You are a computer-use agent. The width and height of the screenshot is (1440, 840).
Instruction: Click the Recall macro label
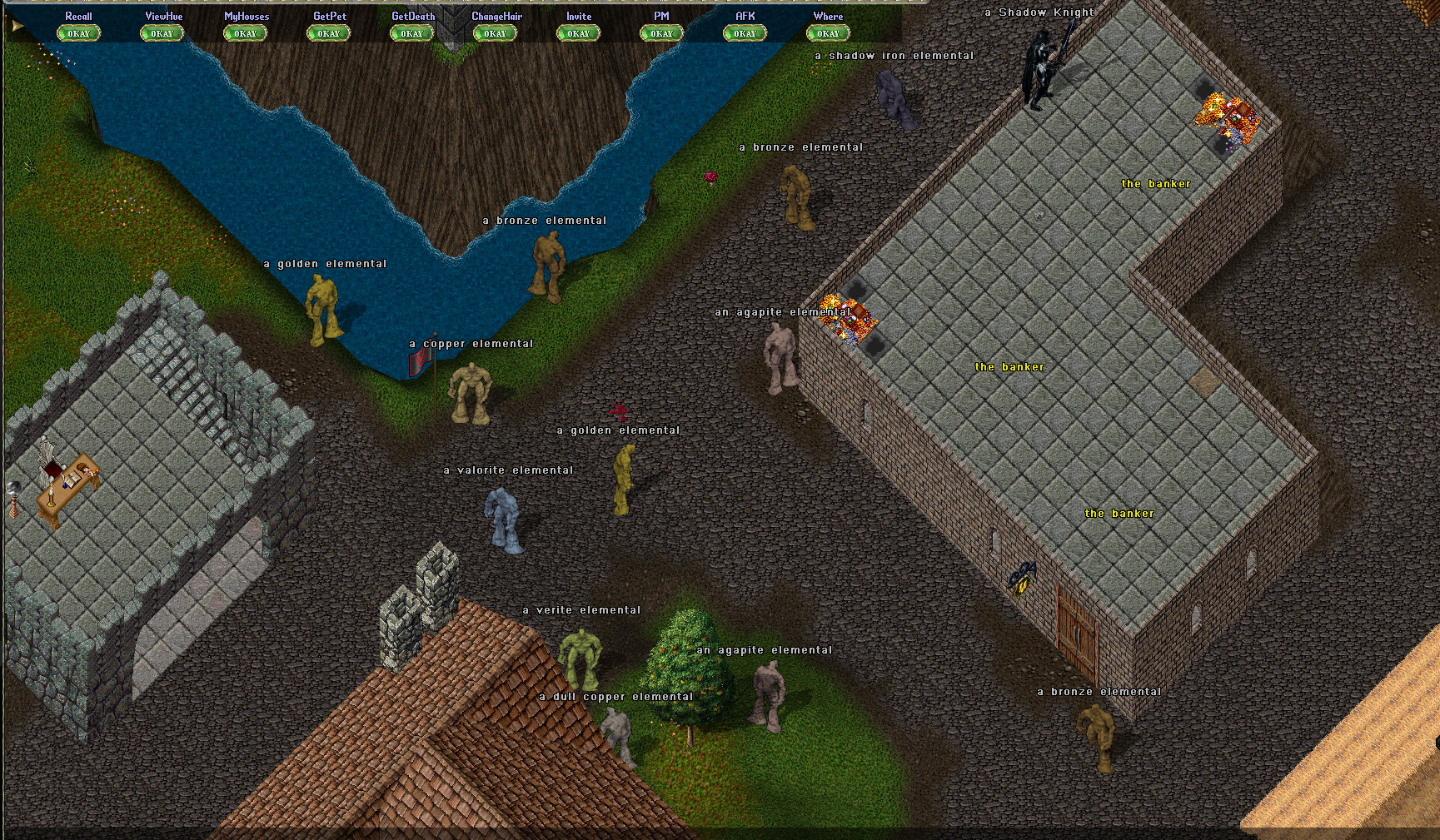click(78, 16)
